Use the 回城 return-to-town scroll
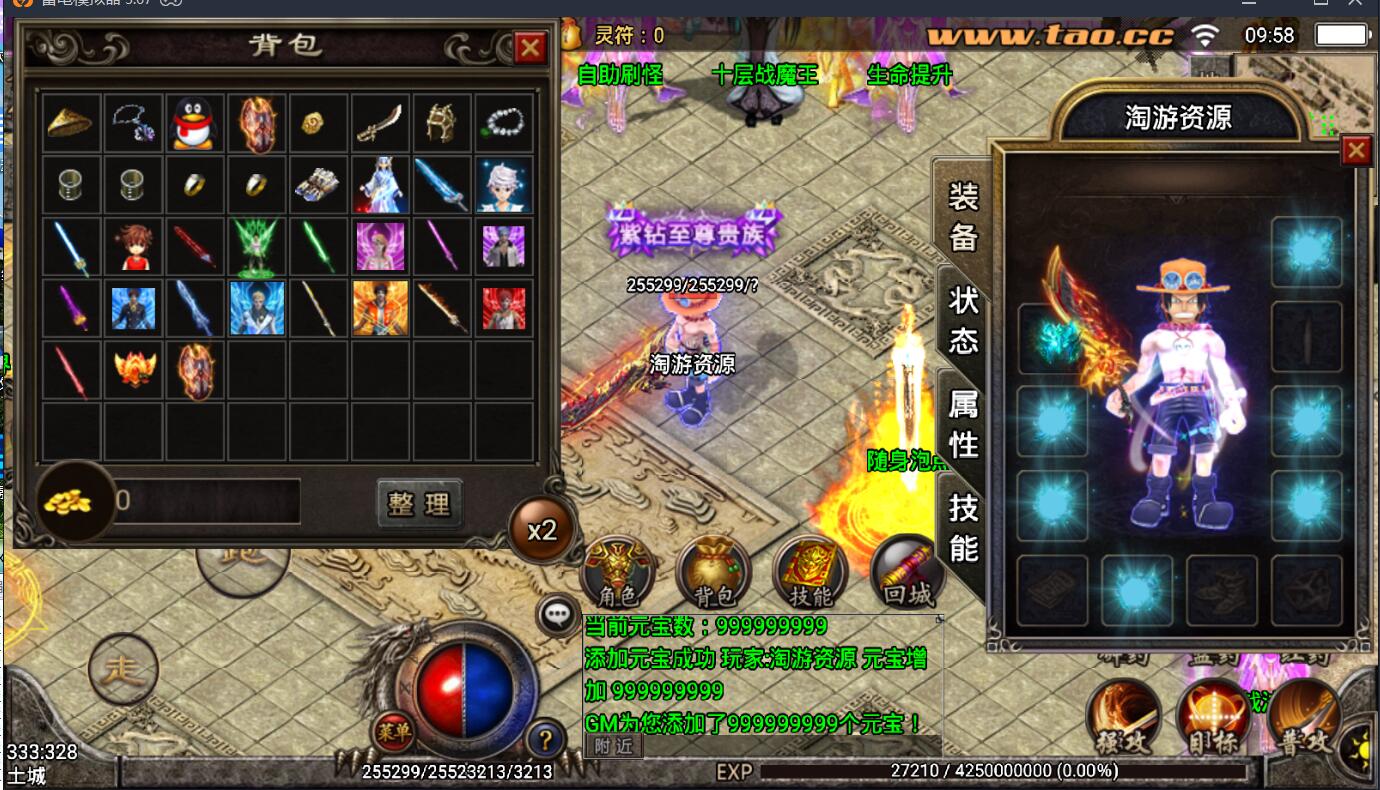 (x=907, y=574)
